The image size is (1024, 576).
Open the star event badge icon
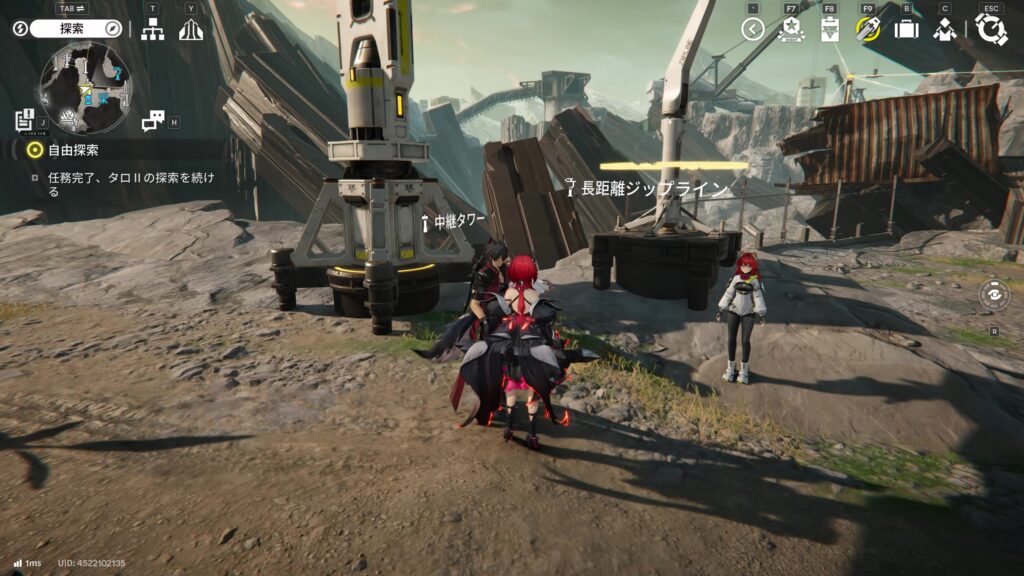[x=790, y=30]
